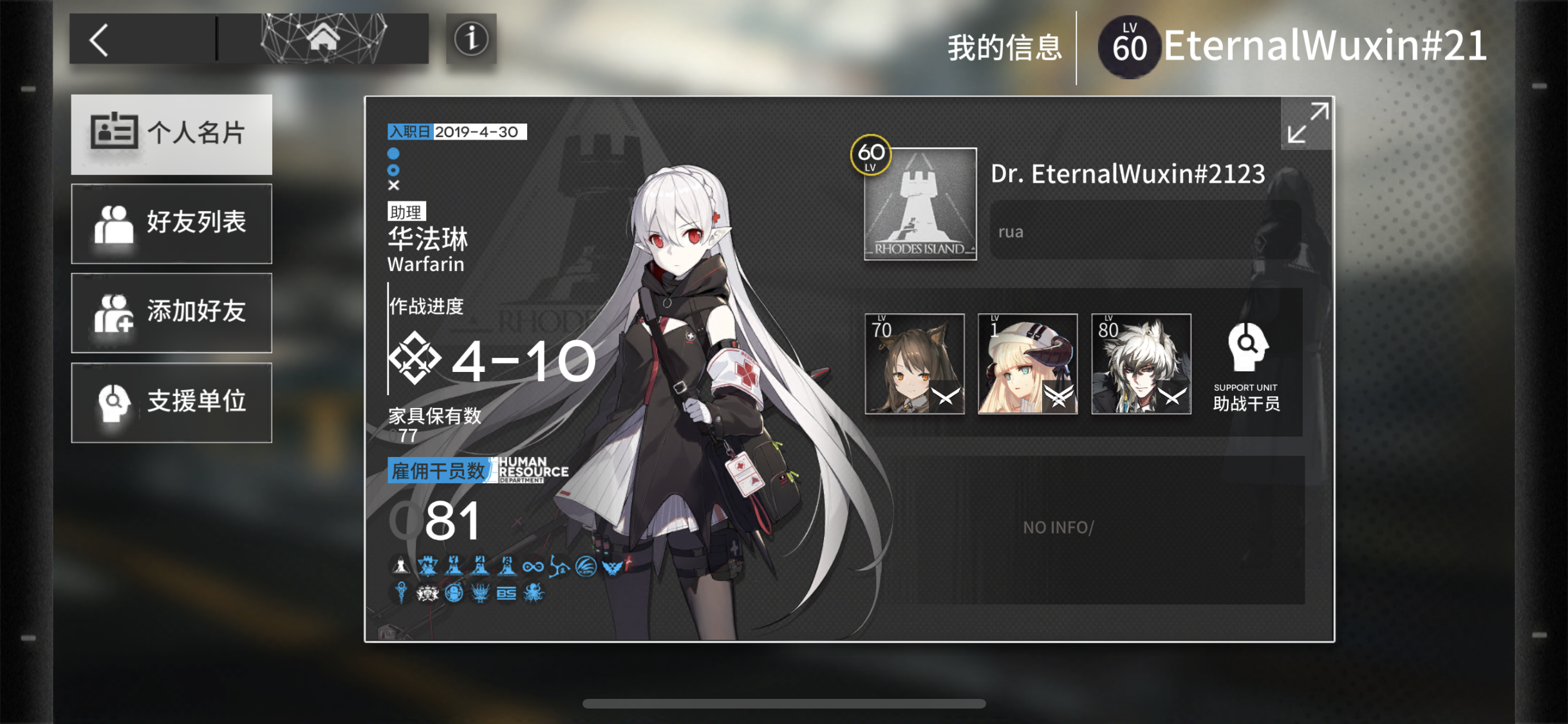The height and width of the screenshot is (724, 1568).
Task: Tap the LV60 badge beside EternalWuxin#21
Action: pos(1128,45)
